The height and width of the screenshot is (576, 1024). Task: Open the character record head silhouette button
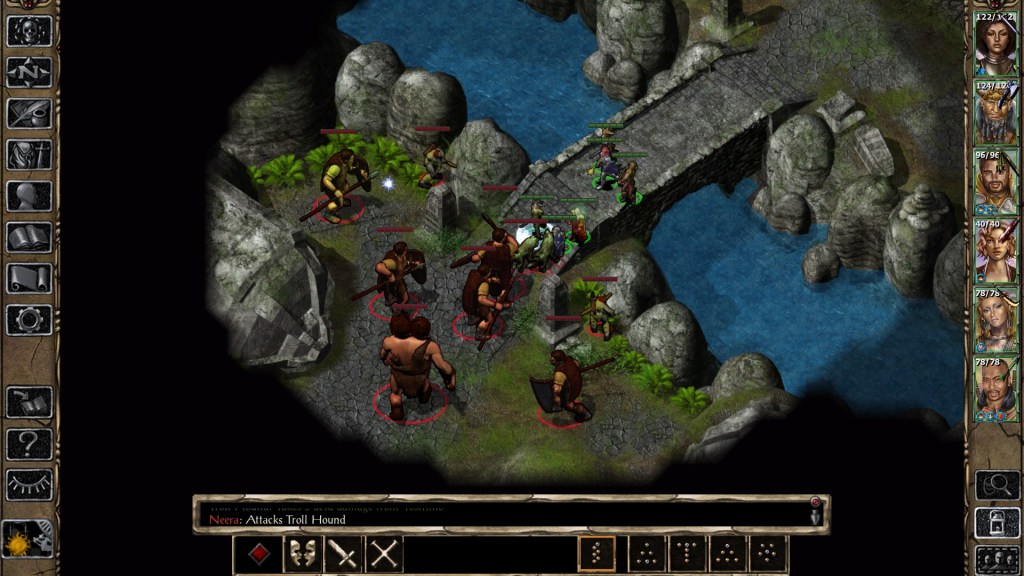coord(29,196)
